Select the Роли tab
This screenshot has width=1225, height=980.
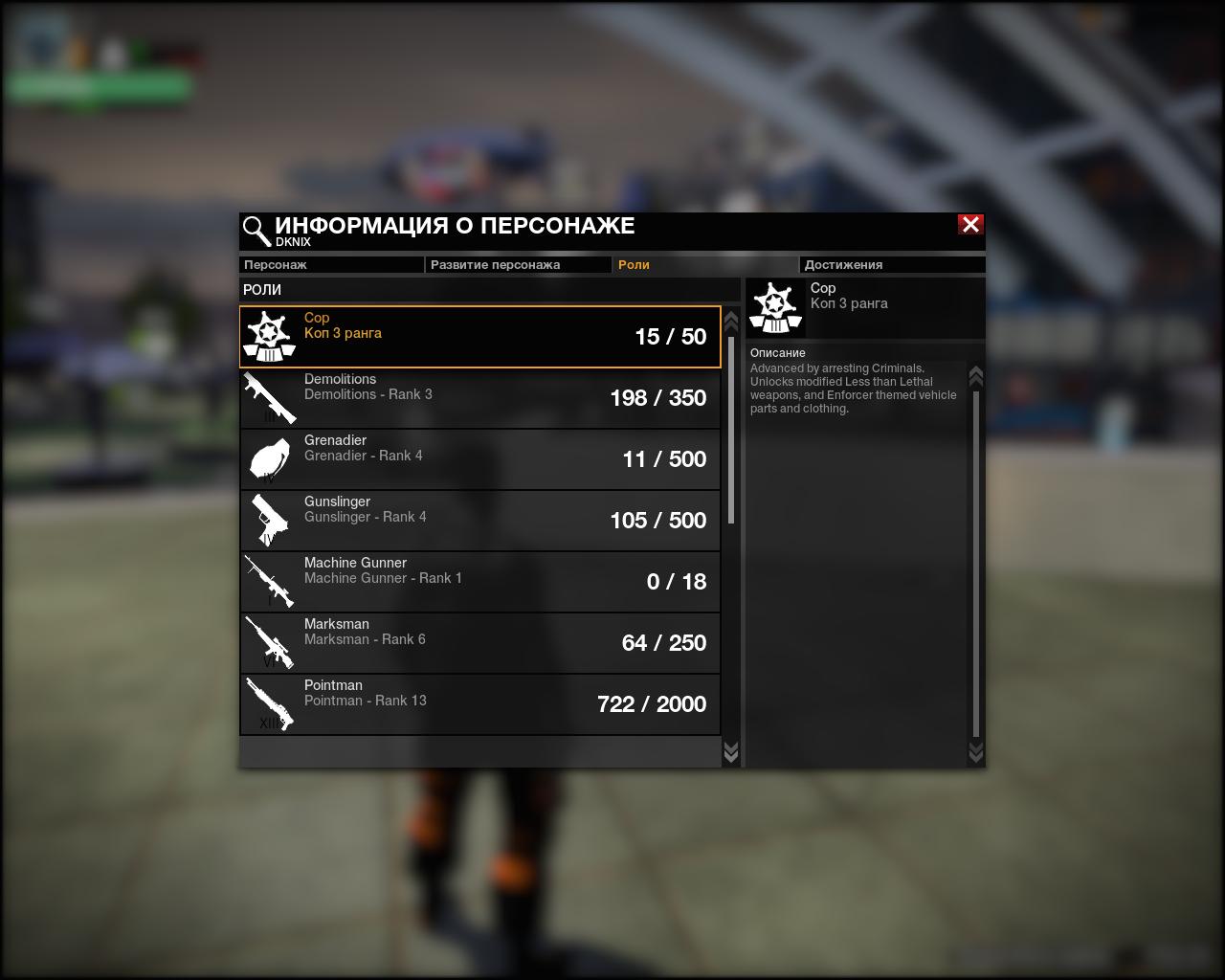tap(703, 265)
